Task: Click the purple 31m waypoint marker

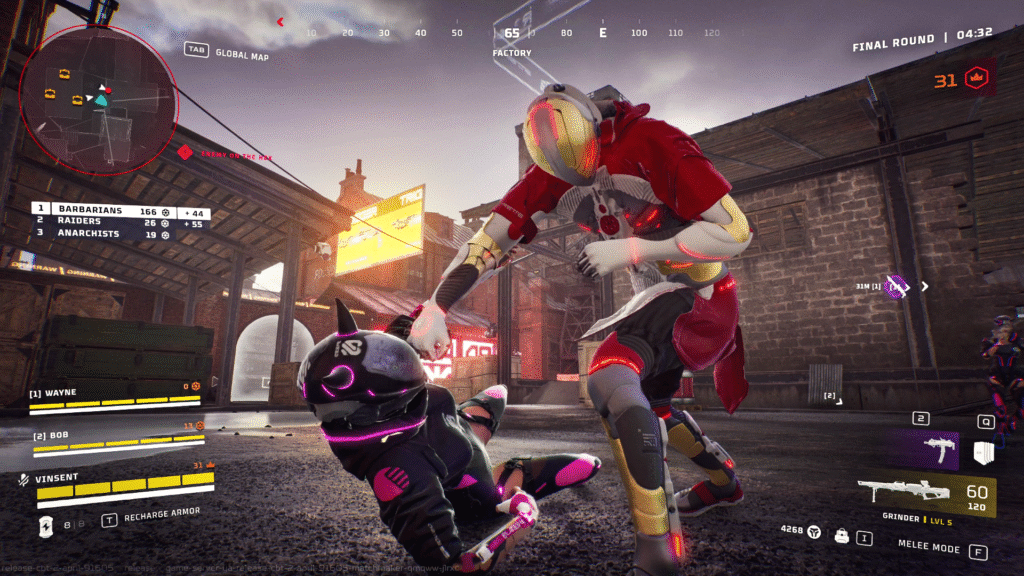Action: (897, 287)
